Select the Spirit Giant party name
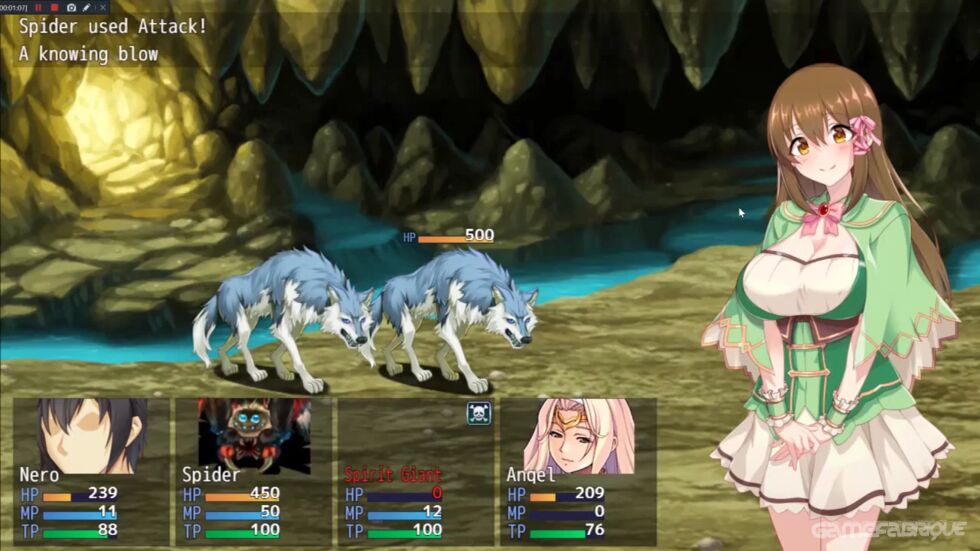The height and width of the screenshot is (551, 980). pos(393,475)
